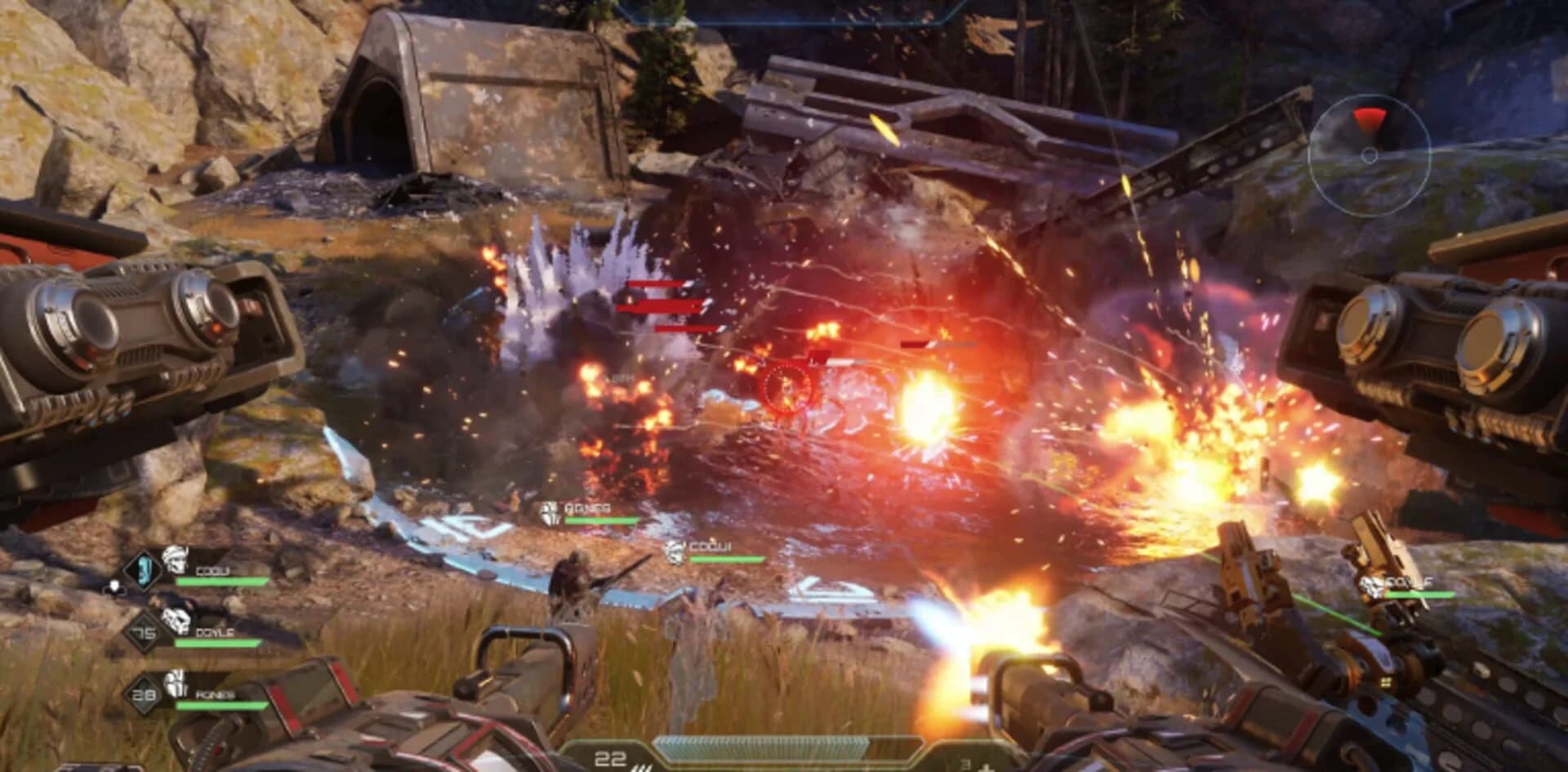1568x772 pixels.
Task: Select COQUI's portrait icon in squad roster
Action: (x=176, y=561)
